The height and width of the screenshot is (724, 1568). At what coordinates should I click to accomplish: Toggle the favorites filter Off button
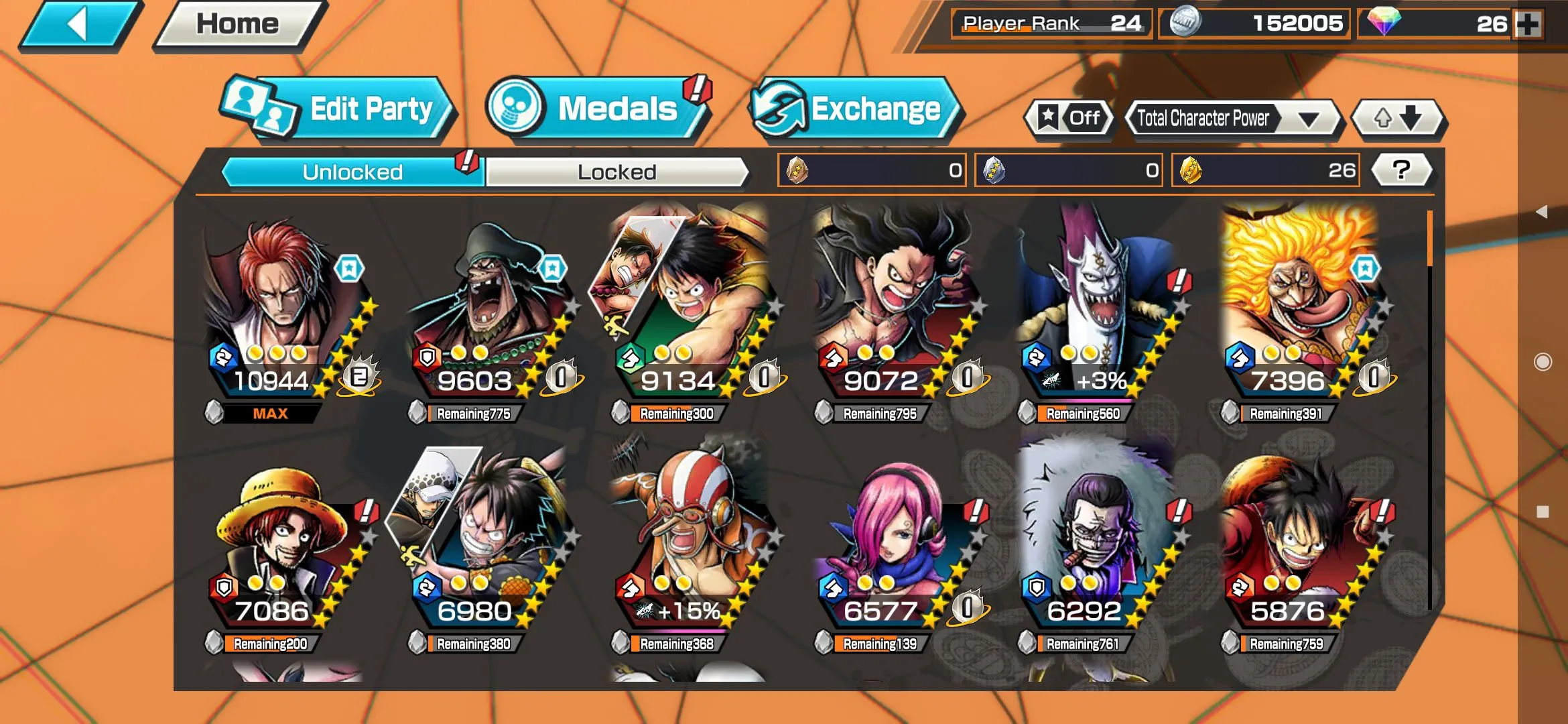coord(1069,119)
